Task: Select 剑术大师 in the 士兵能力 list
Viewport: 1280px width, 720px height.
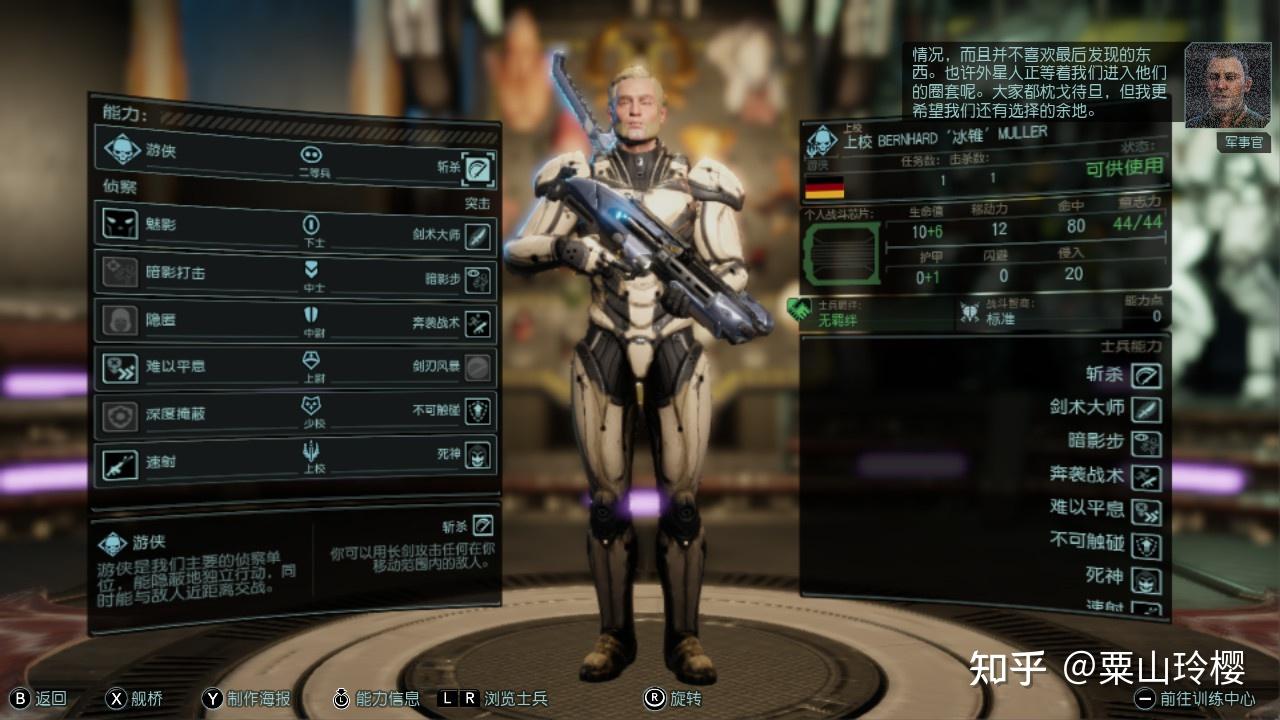Action: [x=1146, y=409]
